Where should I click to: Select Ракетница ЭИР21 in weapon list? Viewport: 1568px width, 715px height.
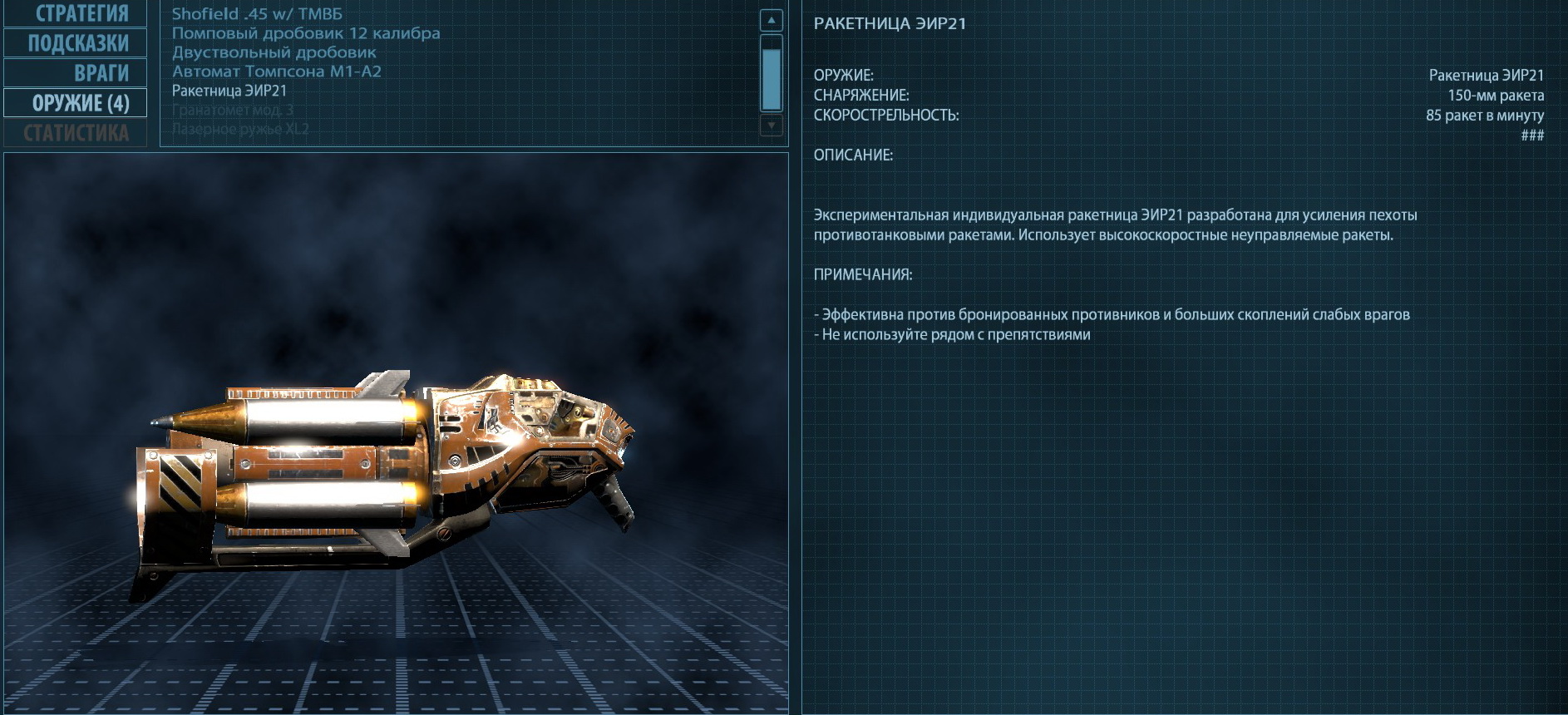229,91
